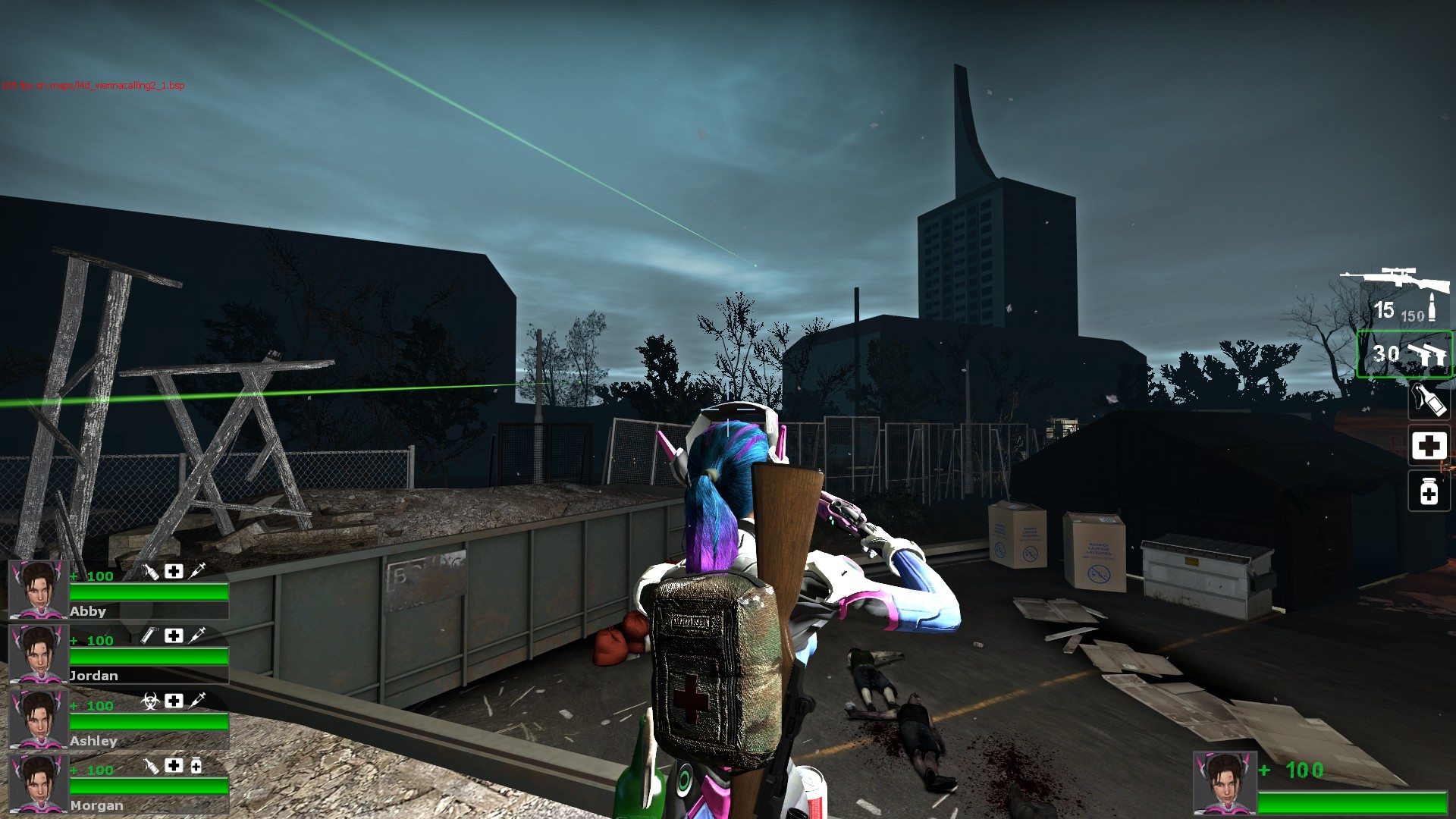The image size is (1456, 819).
Task: Switch to the dual pistols slot
Action: (1404, 354)
